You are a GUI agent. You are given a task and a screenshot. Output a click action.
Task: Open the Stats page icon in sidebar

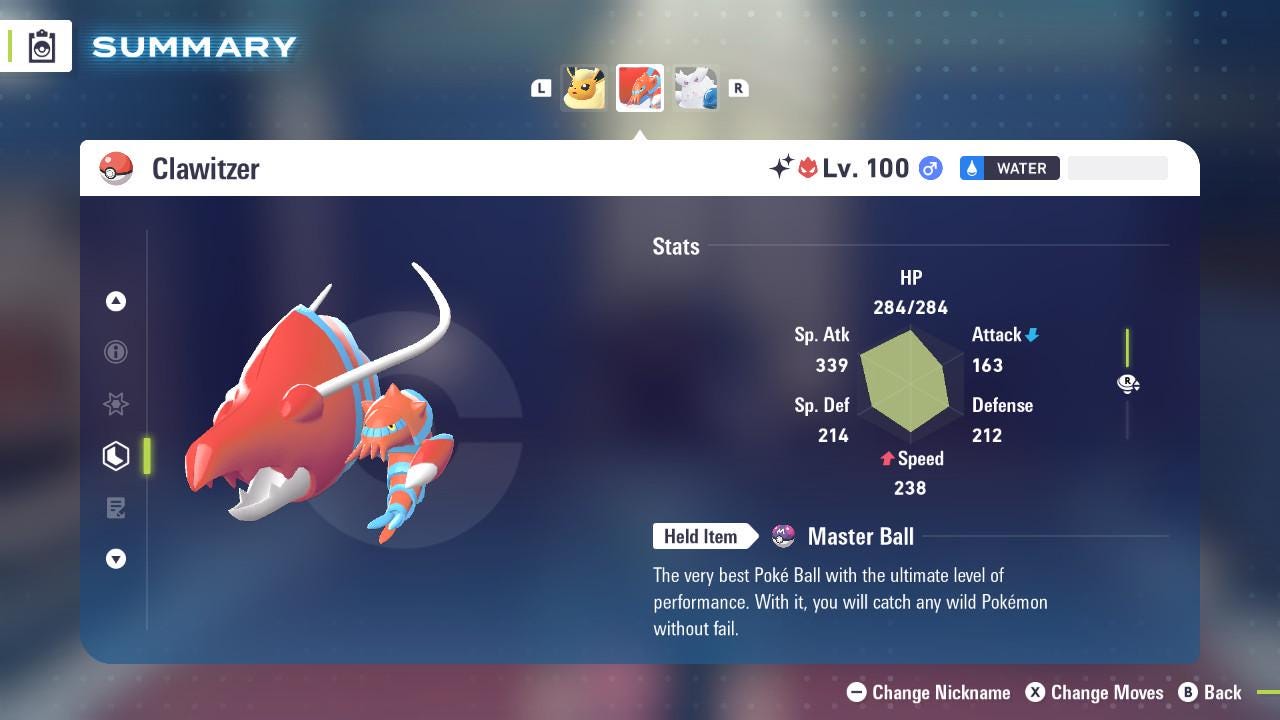116,456
